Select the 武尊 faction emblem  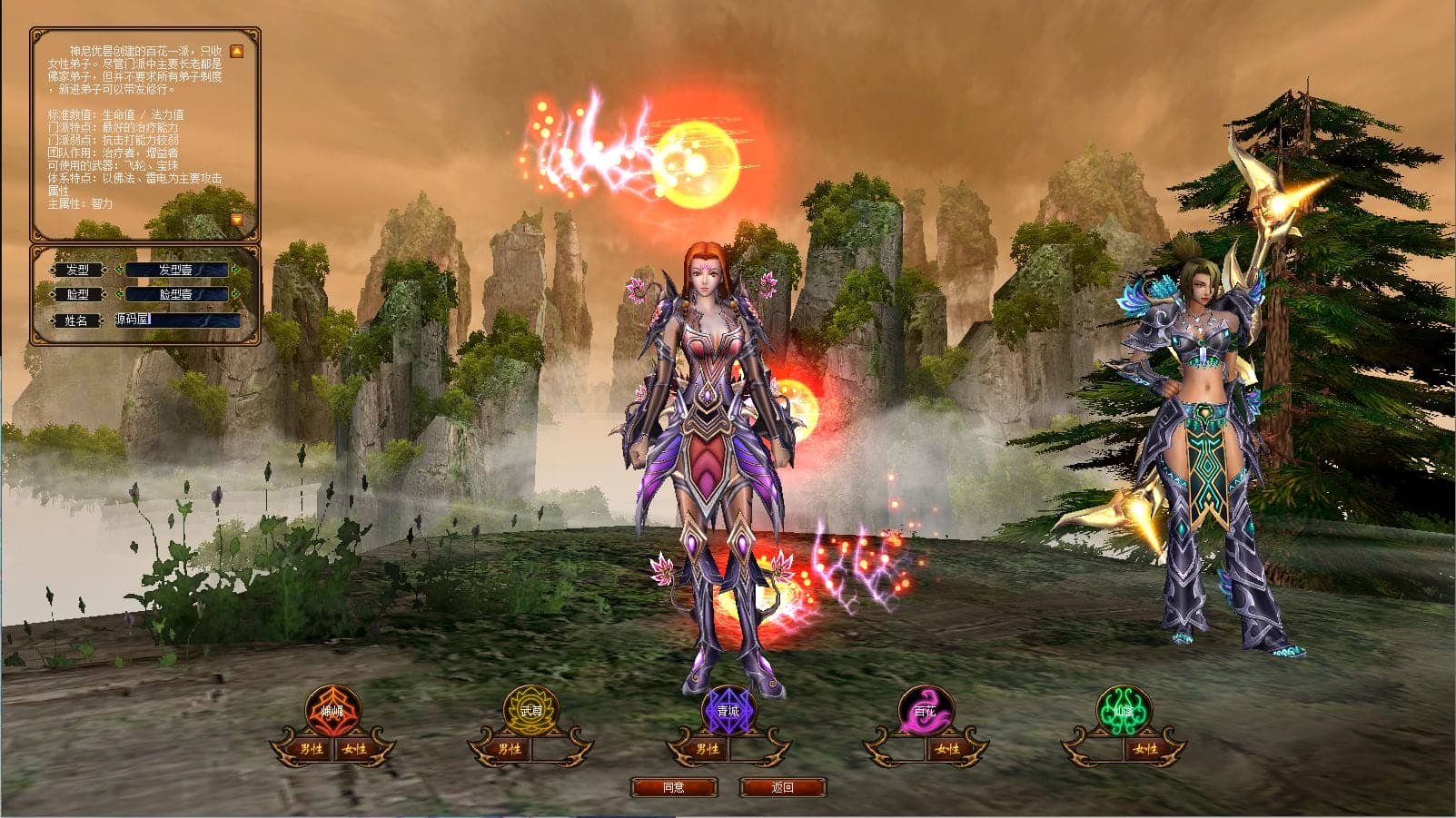pos(531,711)
